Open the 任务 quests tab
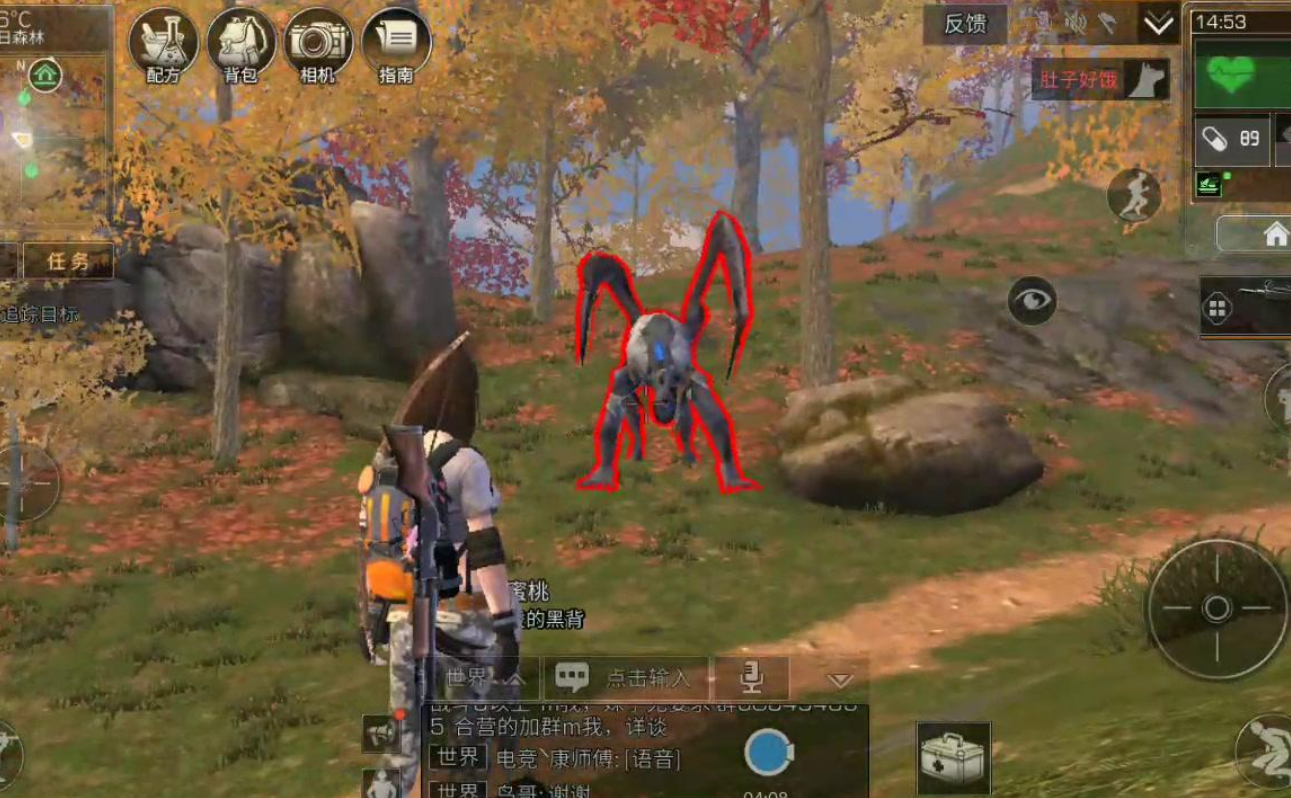The image size is (1291, 798). pos(68,262)
